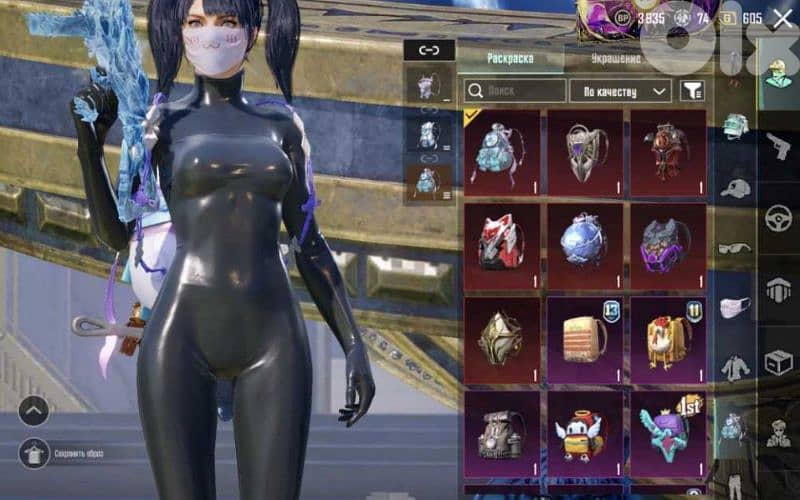Select the face mask category icon
The height and width of the screenshot is (500, 800).
(735, 308)
